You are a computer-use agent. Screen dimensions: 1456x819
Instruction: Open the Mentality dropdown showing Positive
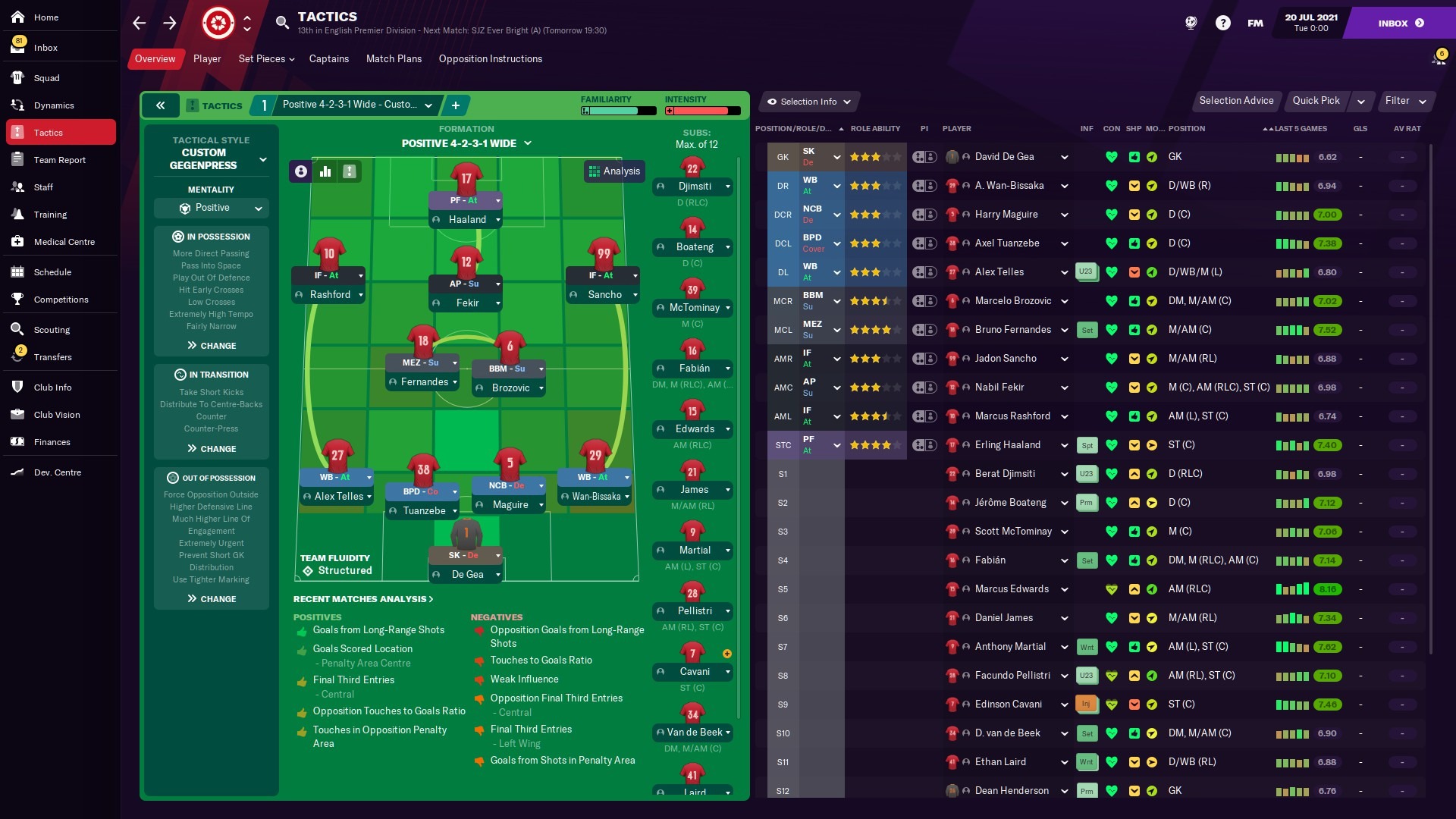click(212, 208)
